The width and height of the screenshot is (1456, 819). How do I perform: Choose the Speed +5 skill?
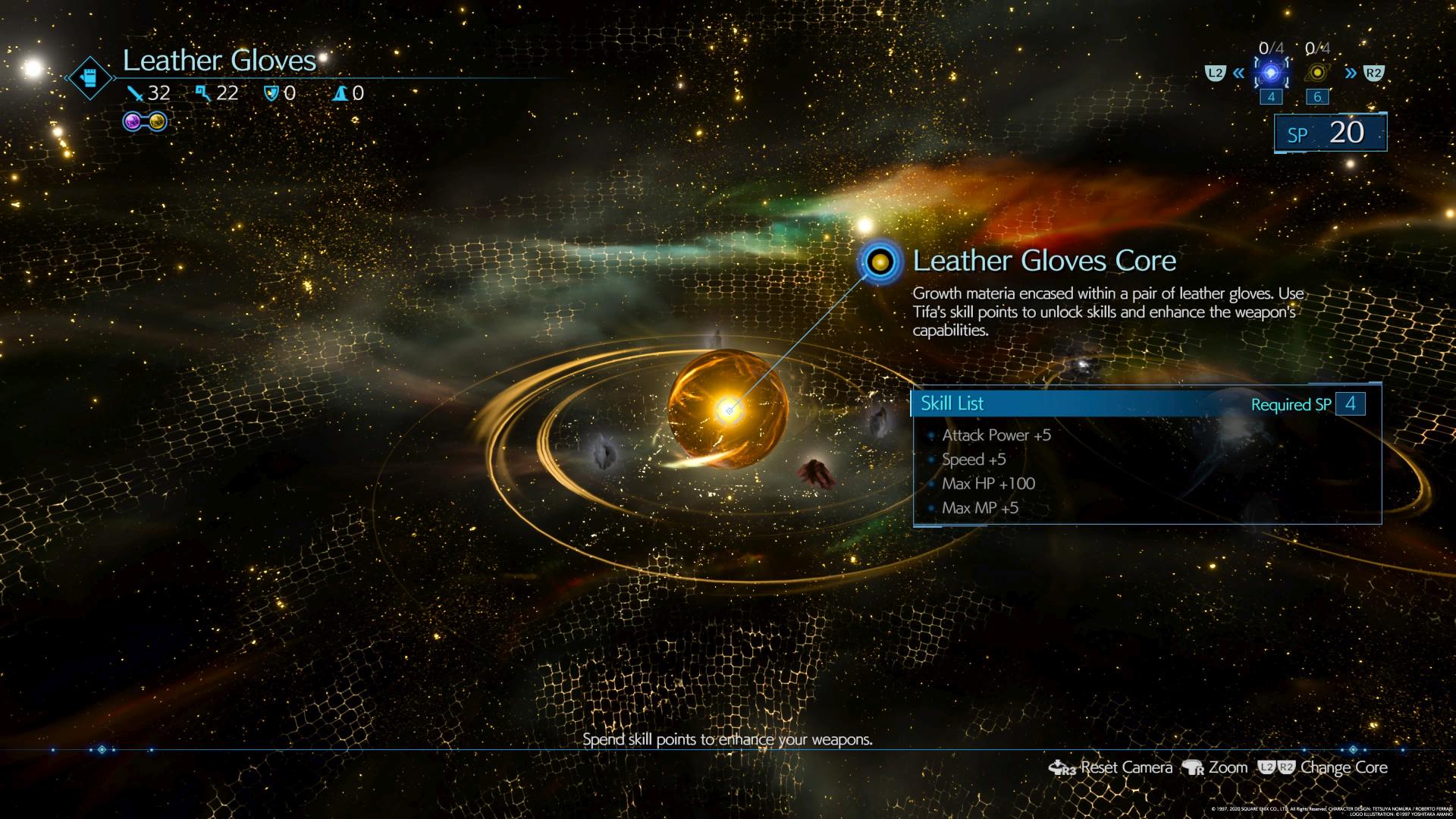(974, 460)
